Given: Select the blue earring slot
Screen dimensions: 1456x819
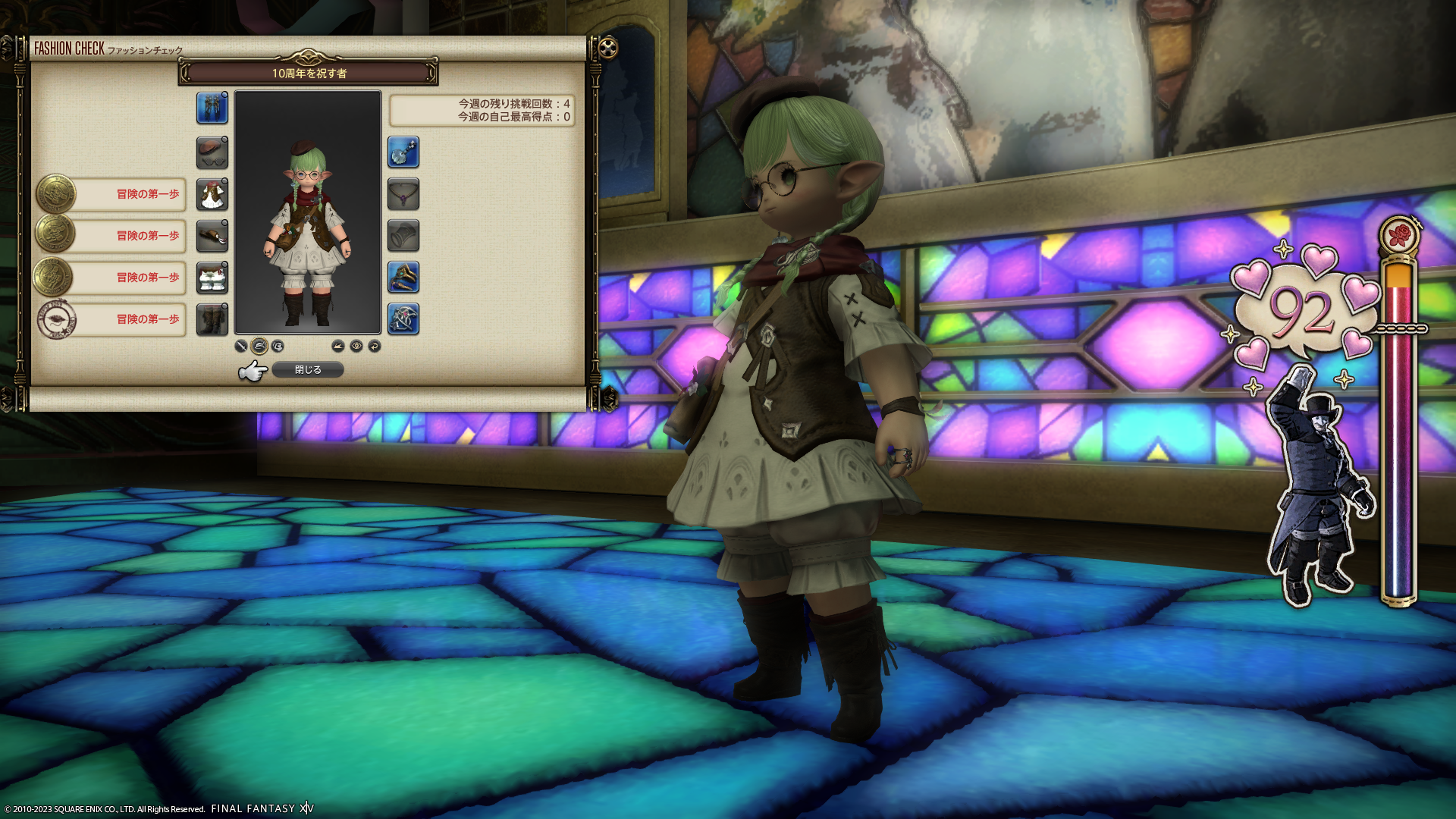Looking at the screenshot, I should 403,152.
